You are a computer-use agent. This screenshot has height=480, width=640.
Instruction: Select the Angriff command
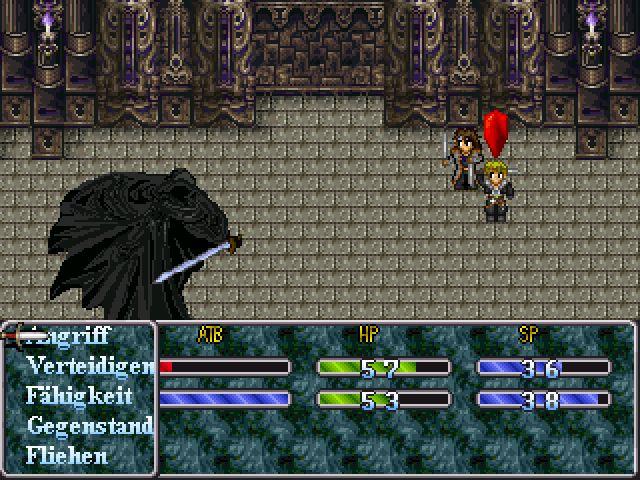(x=80, y=336)
